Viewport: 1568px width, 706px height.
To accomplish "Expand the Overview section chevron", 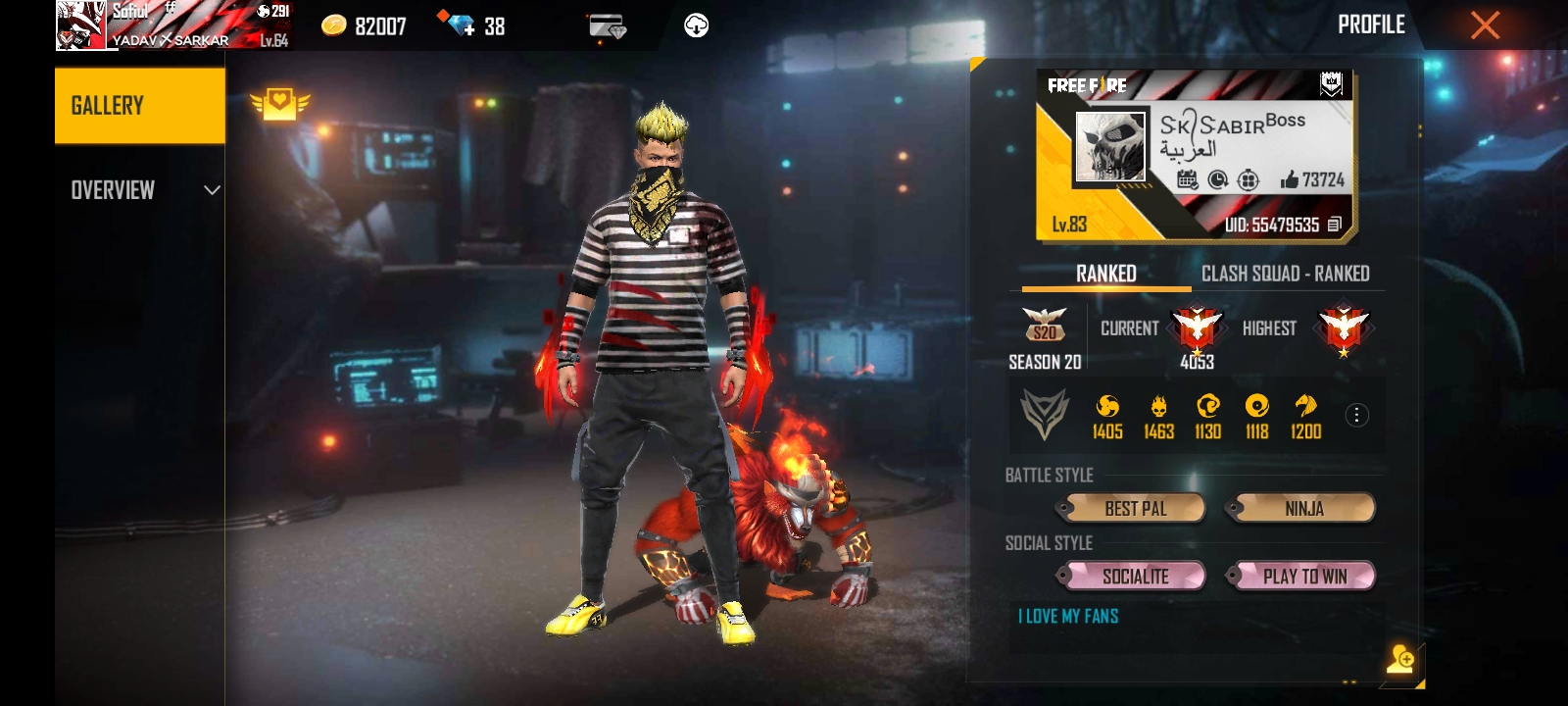I will [x=211, y=189].
